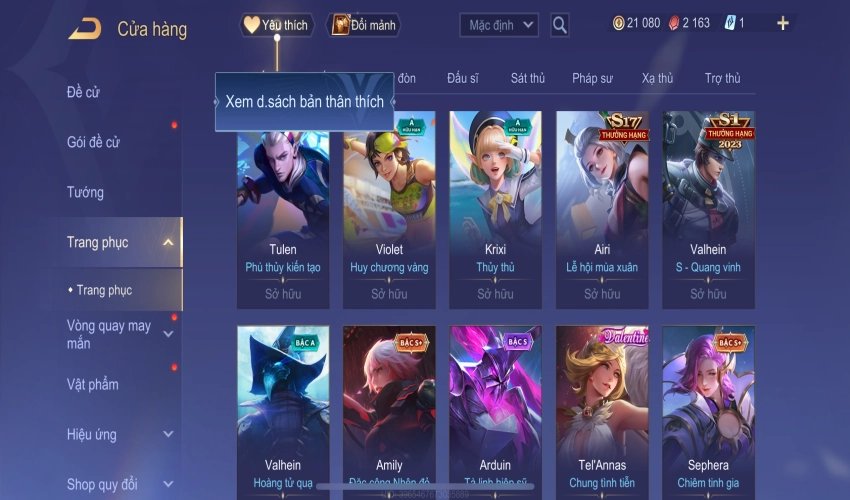The image size is (850, 500).
Task: Open the Yêu thích wishlist
Action: [x=277, y=25]
